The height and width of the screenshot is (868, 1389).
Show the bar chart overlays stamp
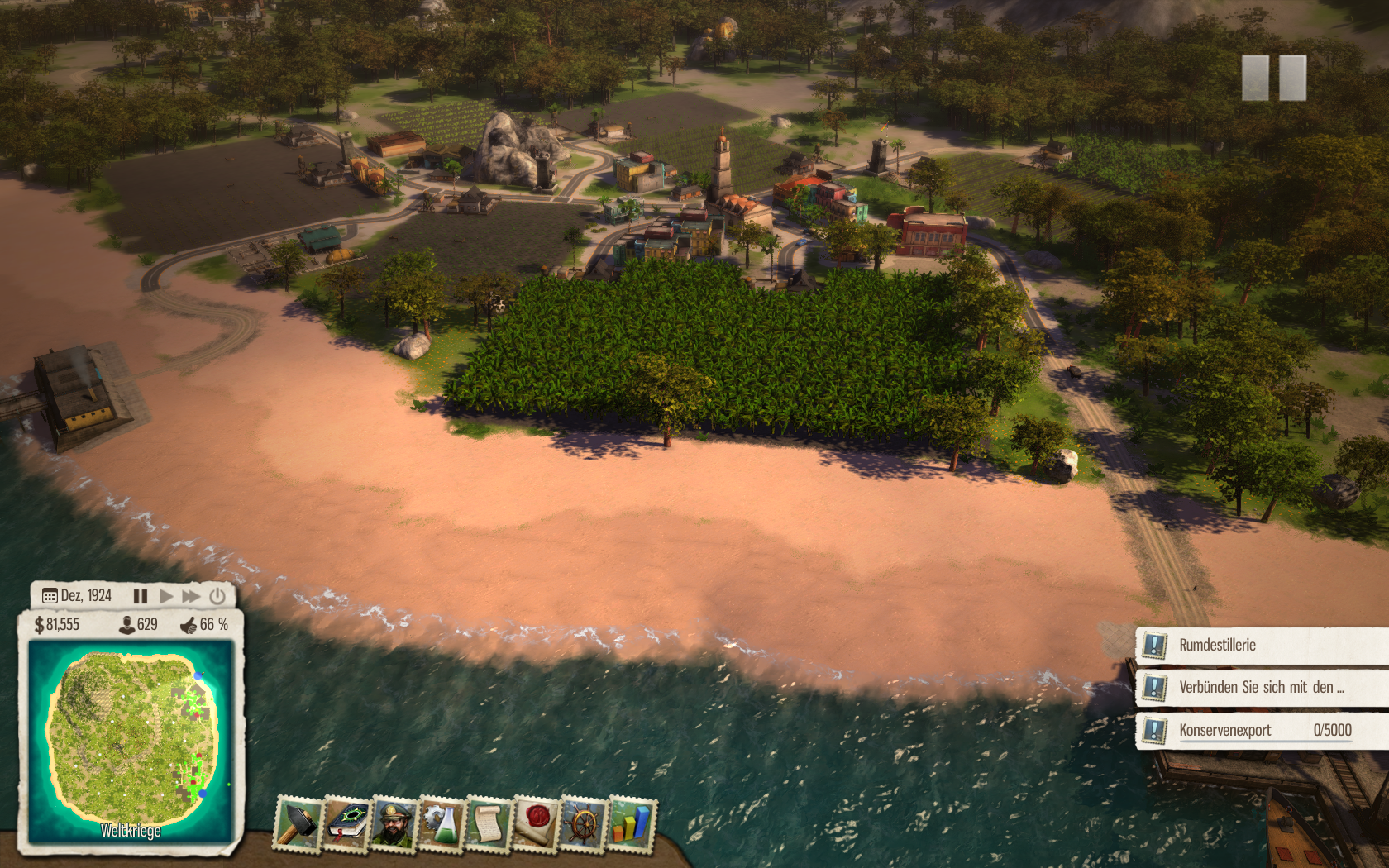tap(632, 823)
